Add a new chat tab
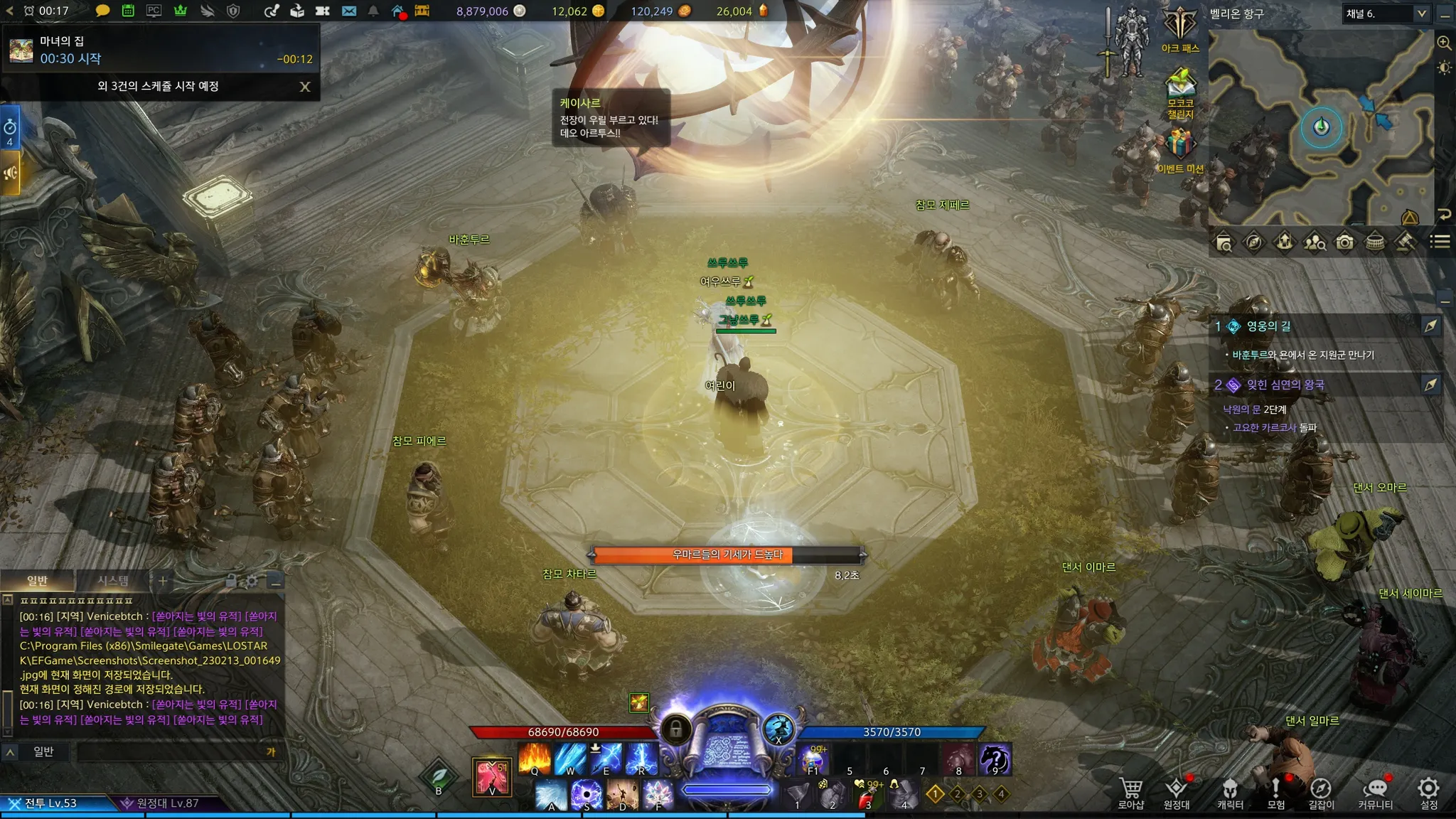 pos(163,581)
